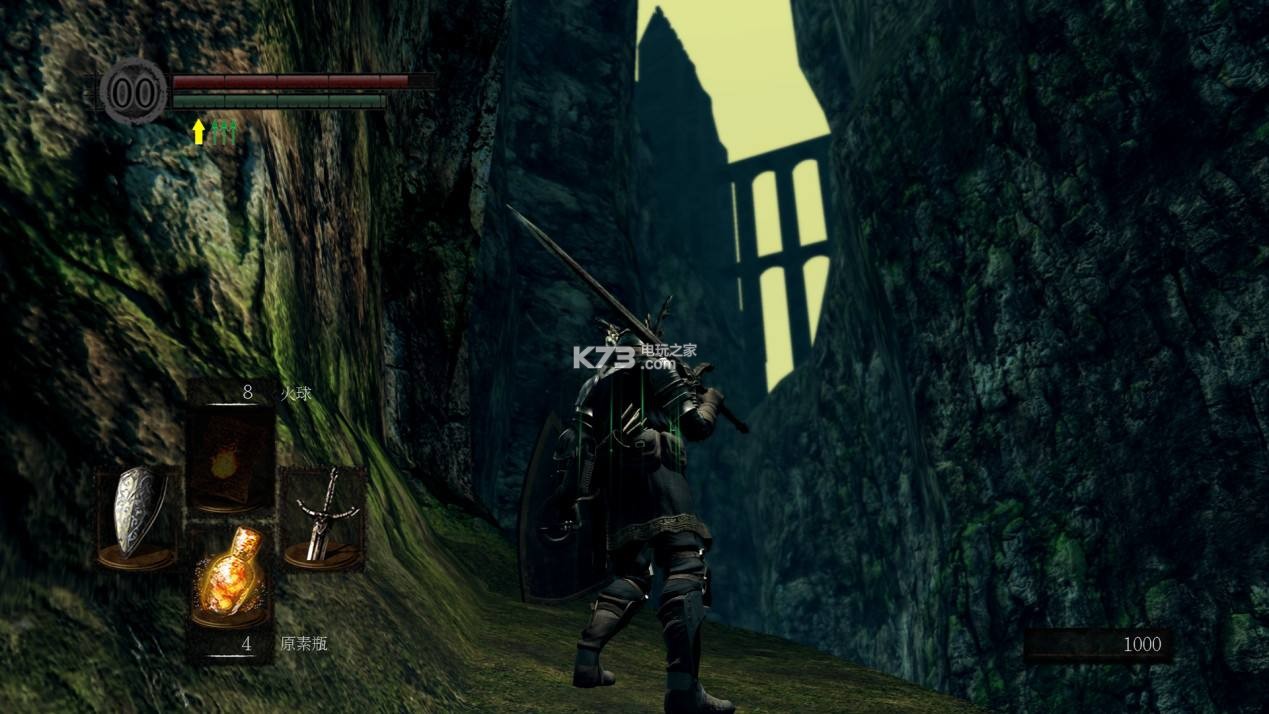
Task: Click the humanity counter emblem
Action: click(134, 92)
